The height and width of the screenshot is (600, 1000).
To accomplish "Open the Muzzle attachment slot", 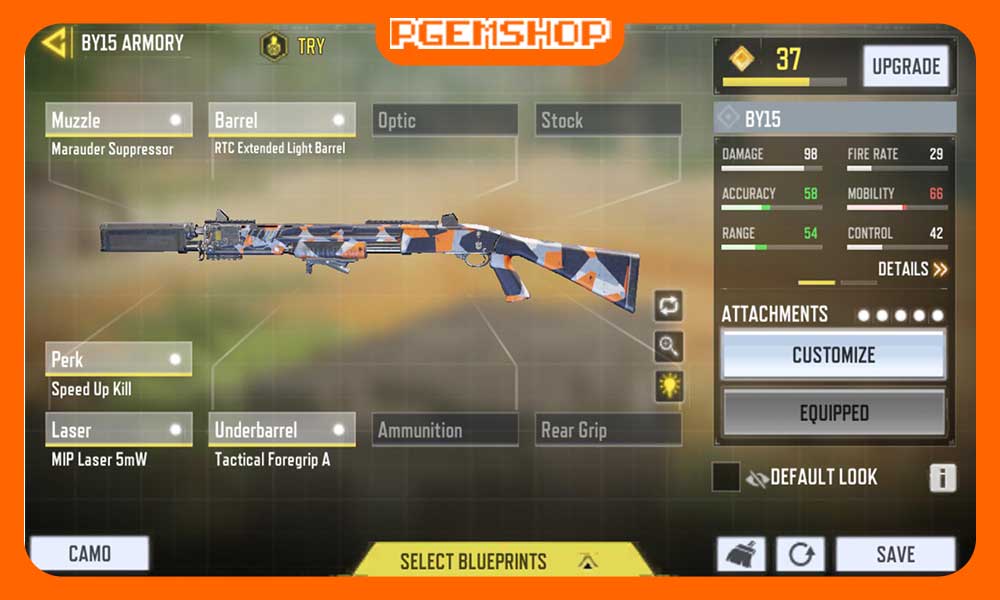I will 119,120.
